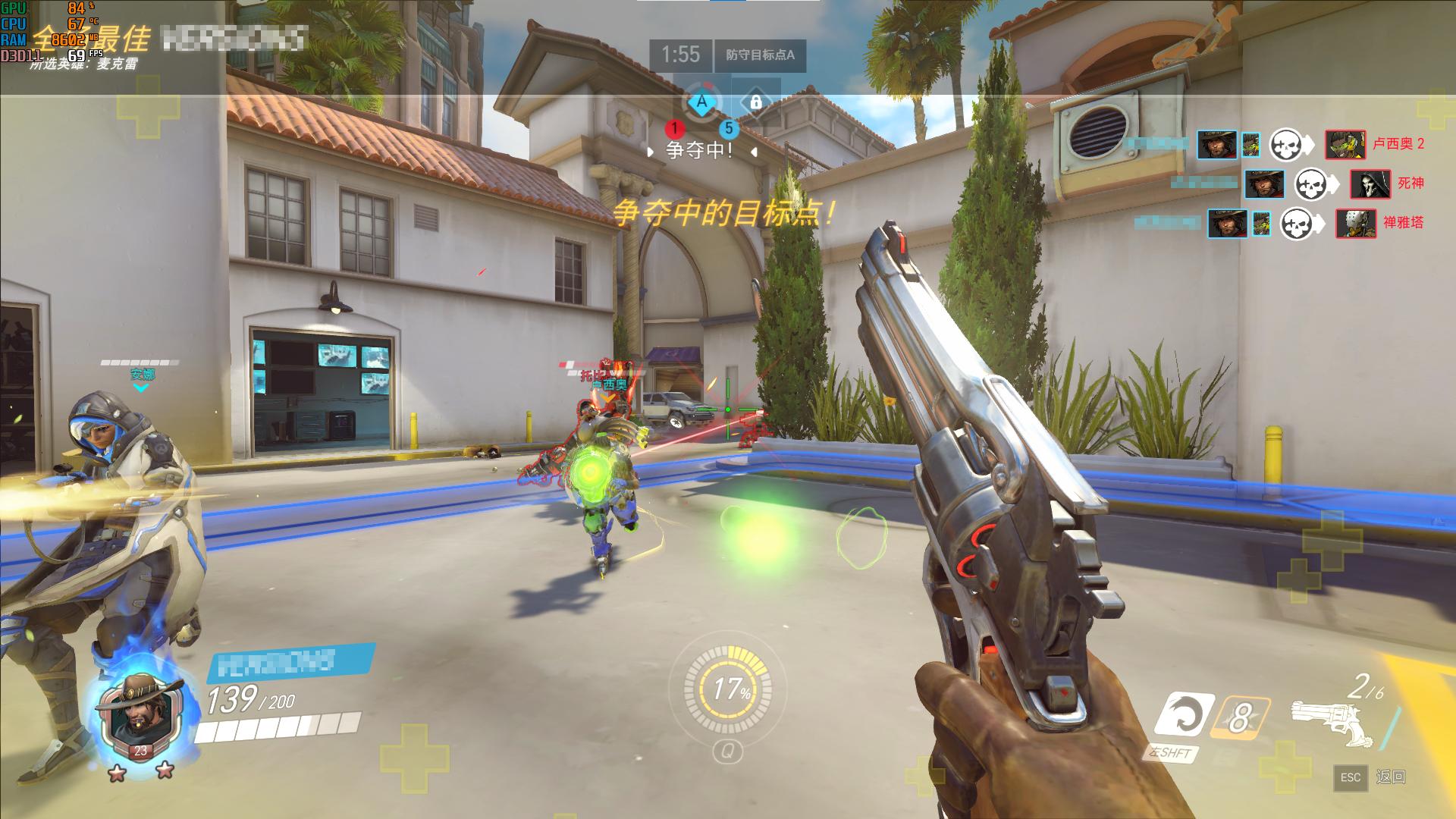This screenshot has height=819, width=1456.
Task: Select the objective A capture point marker
Action: (x=702, y=102)
